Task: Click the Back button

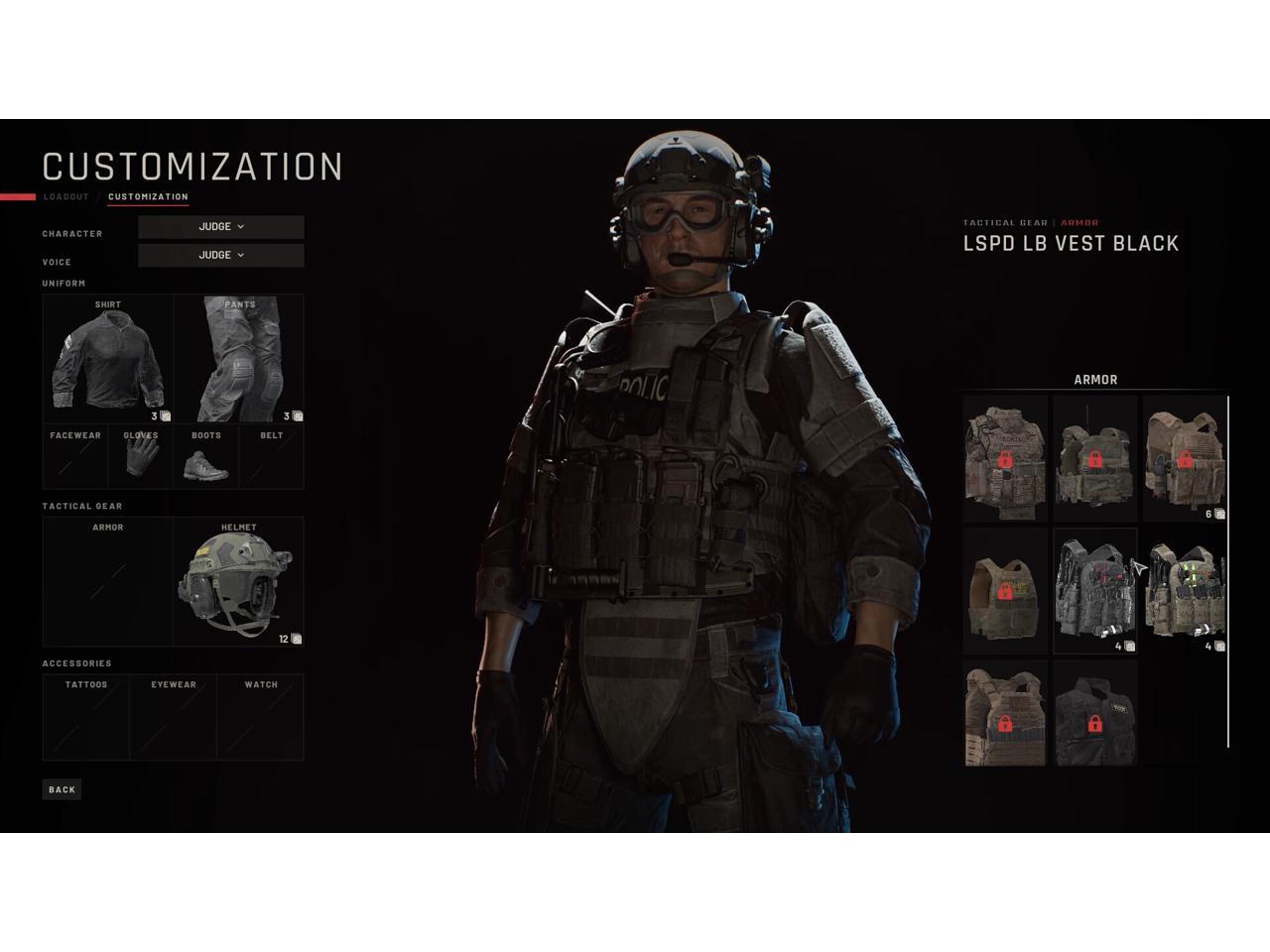Action: coord(62,789)
